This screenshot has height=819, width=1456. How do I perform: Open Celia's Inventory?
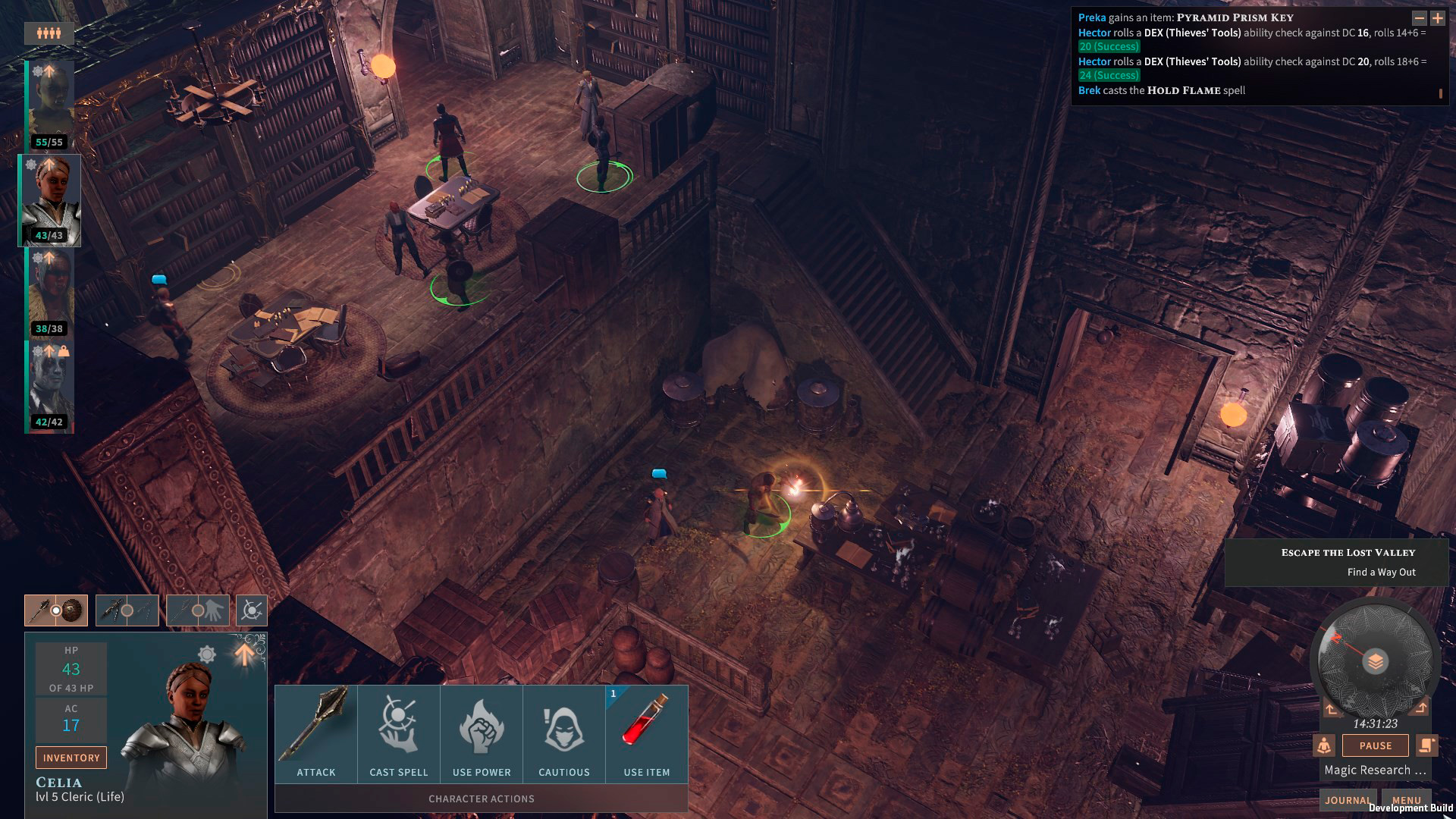[x=71, y=758]
